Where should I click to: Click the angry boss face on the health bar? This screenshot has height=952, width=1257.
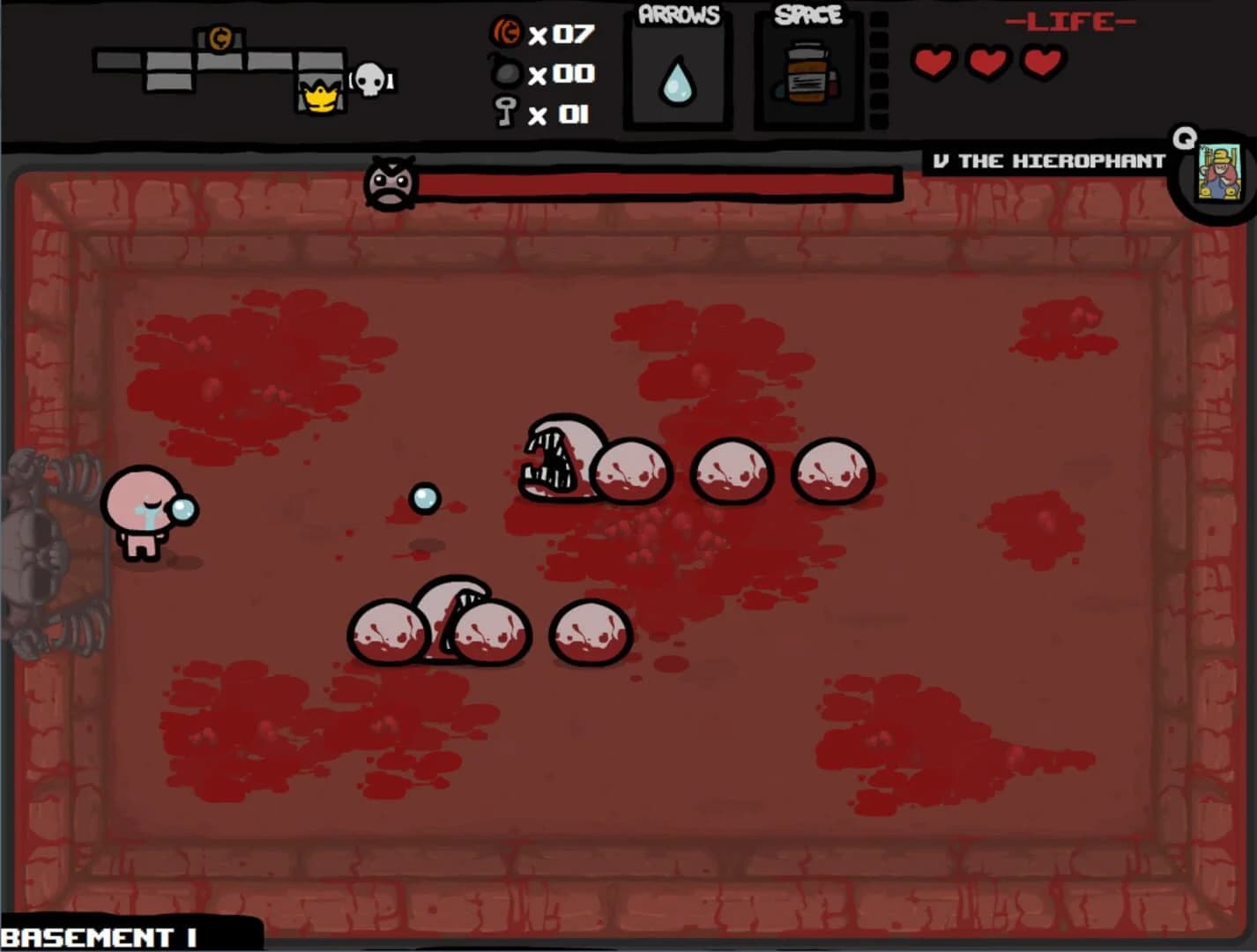[x=390, y=185]
